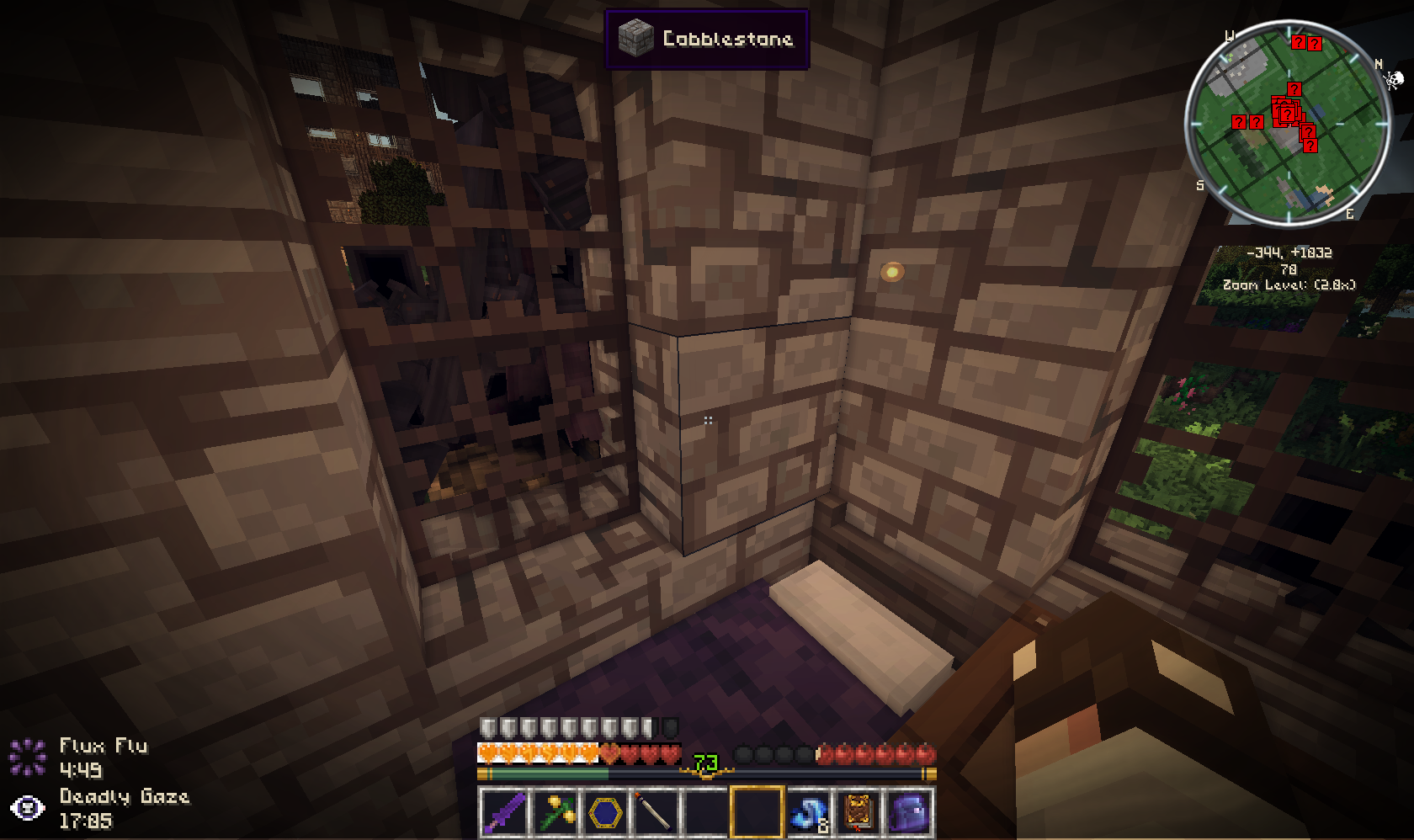Select the blue curled item stack of 8

[807, 813]
